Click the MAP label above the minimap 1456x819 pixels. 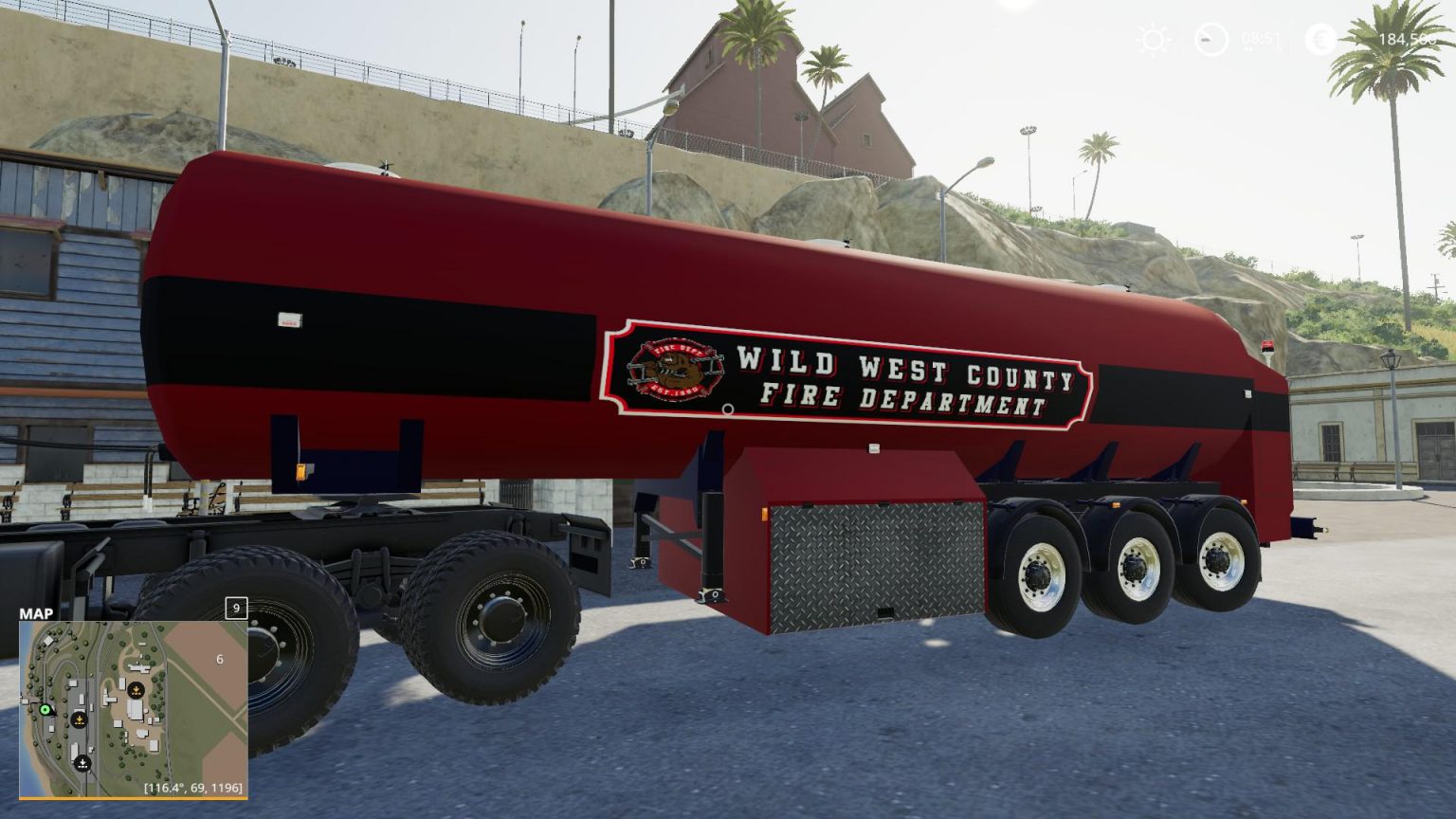[35, 613]
